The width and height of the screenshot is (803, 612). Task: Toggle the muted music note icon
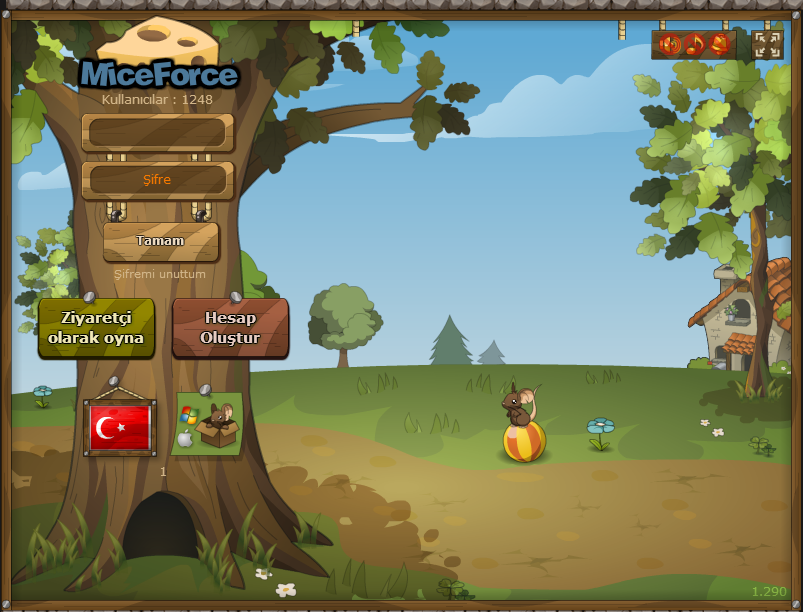pyautogui.click(x=695, y=44)
